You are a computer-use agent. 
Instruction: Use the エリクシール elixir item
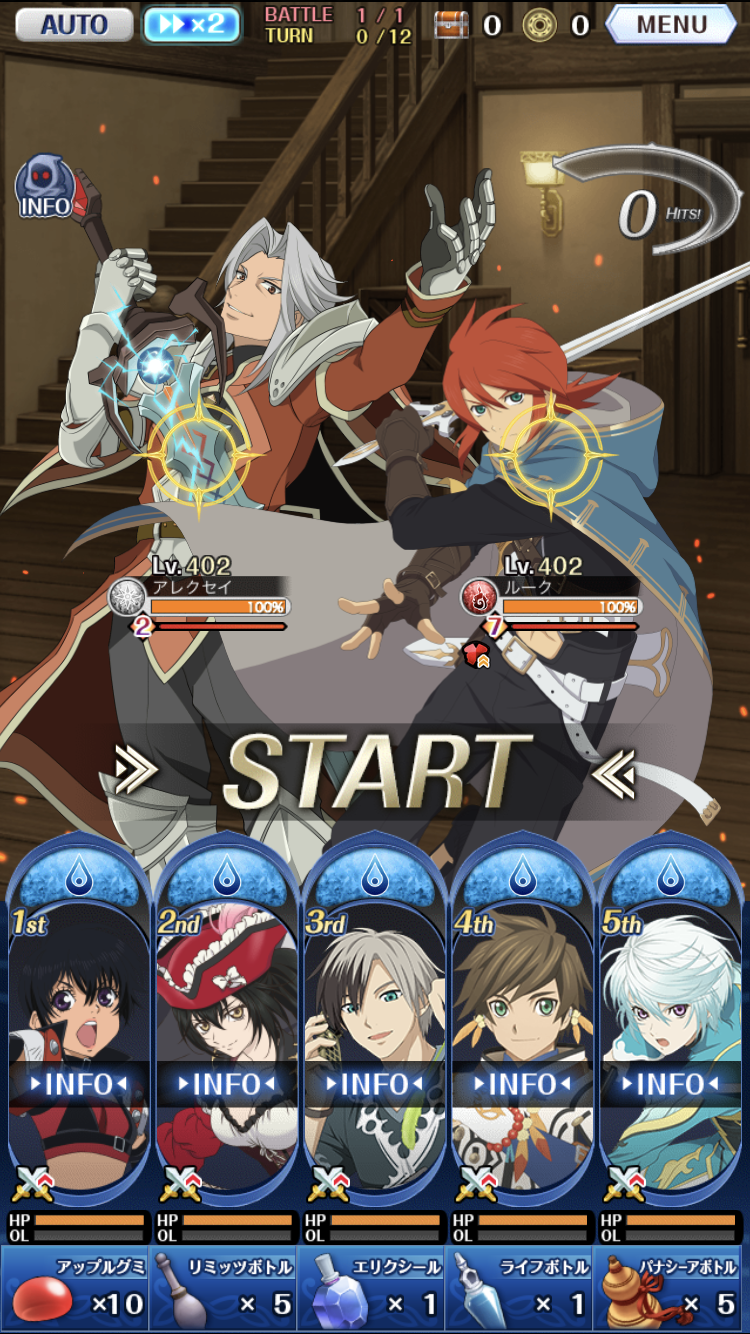tap(371, 1290)
